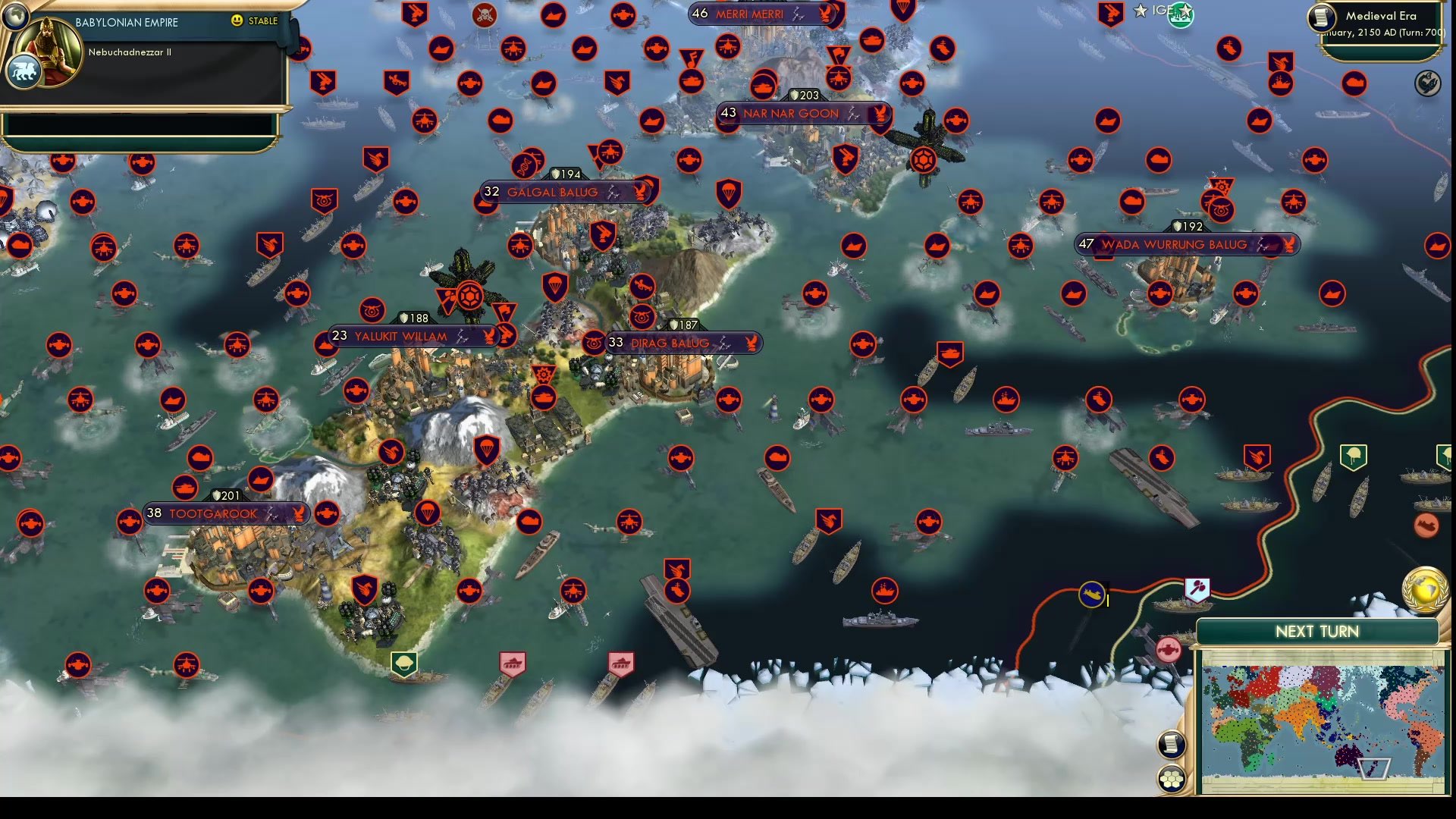Toggle the strategic view icon in top-right corner
The image size is (1456, 819).
point(1429,83)
